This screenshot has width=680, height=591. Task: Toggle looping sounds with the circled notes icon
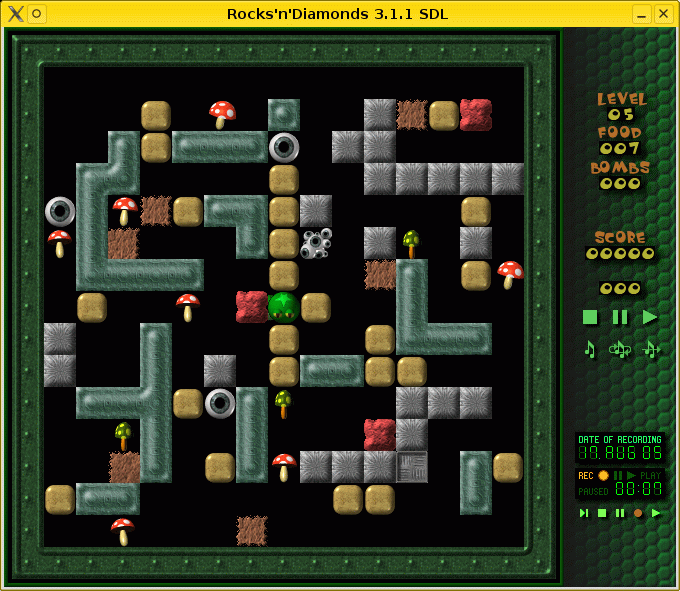pos(620,349)
